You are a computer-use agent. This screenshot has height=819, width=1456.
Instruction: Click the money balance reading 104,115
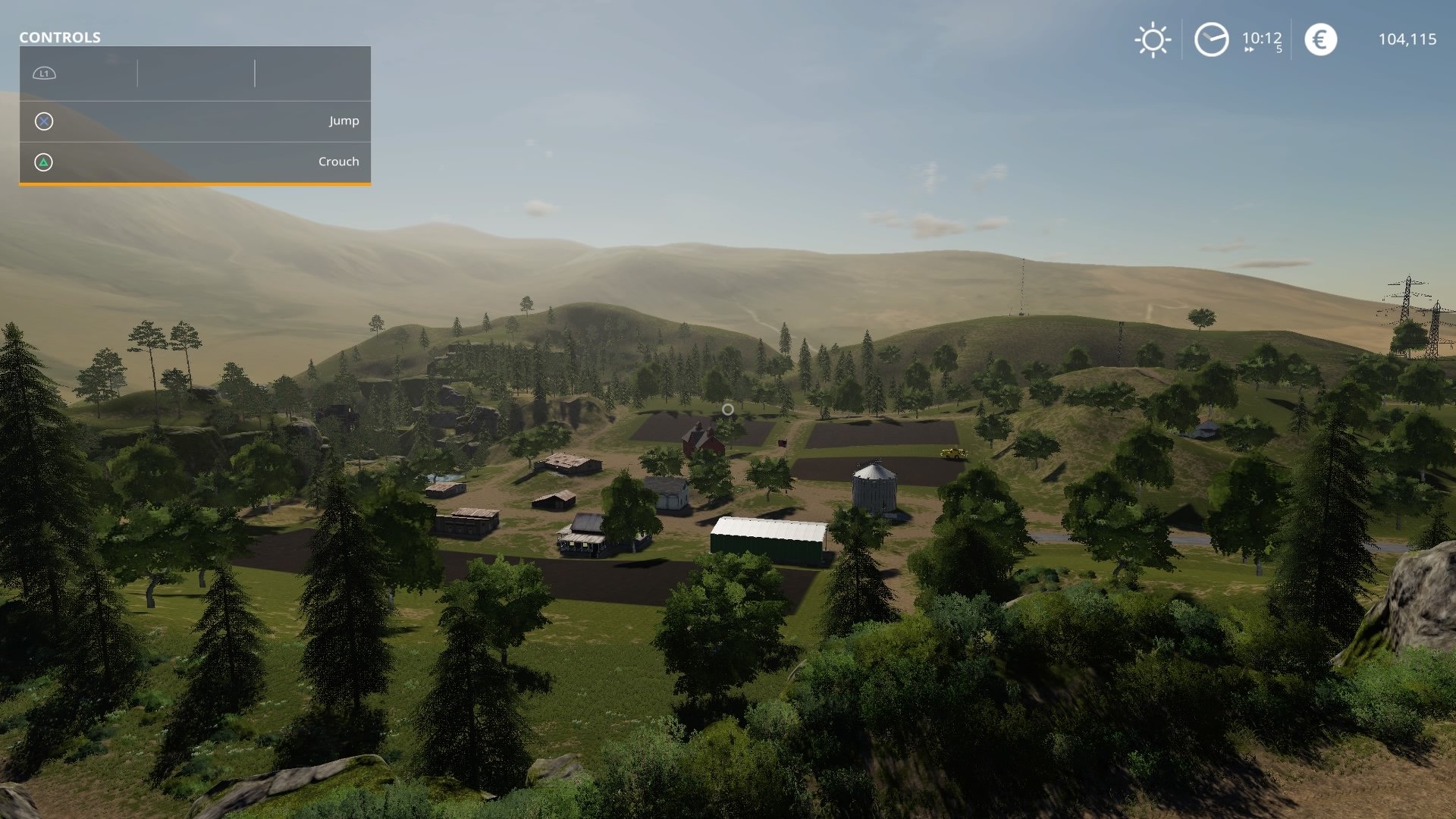point(1407,39)
